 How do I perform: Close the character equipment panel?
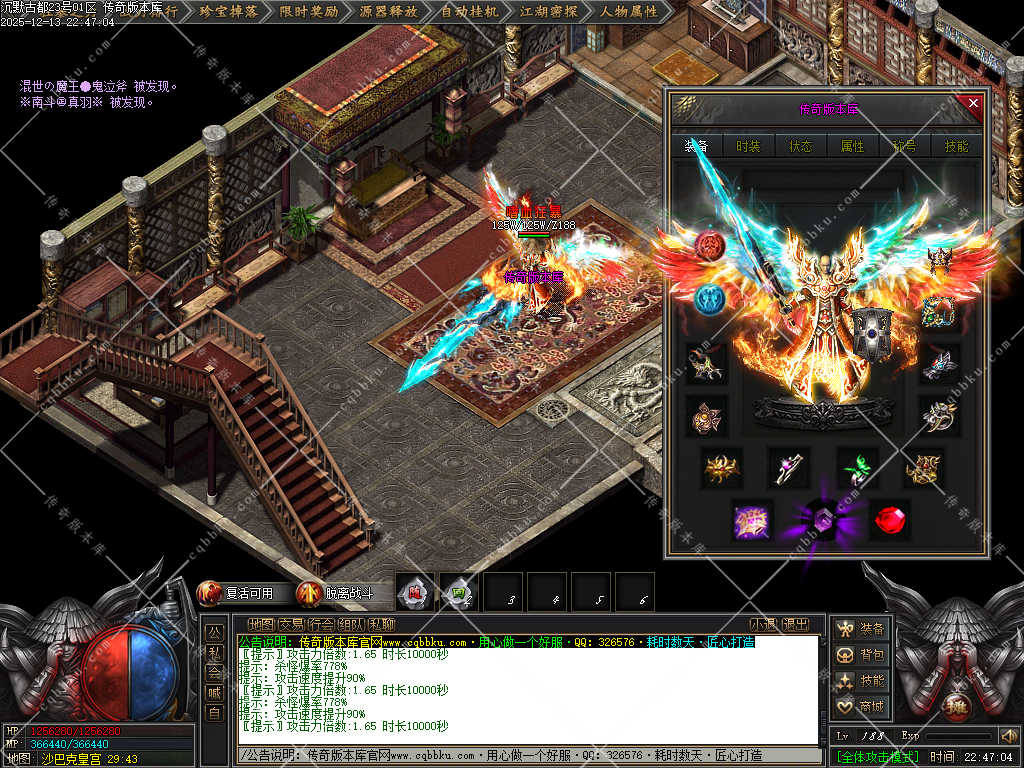[973, 104]
